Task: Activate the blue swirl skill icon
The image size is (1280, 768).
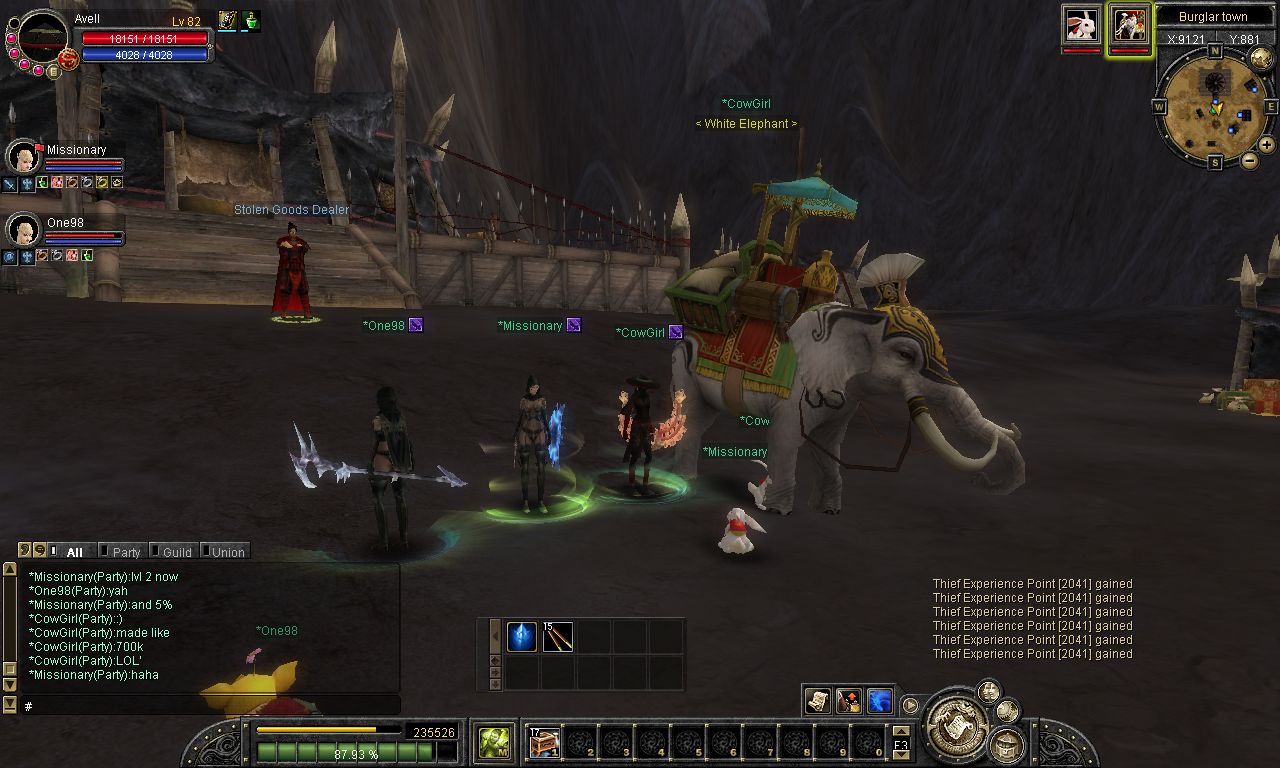Action: pyautogui.click(x=880, y=701)
